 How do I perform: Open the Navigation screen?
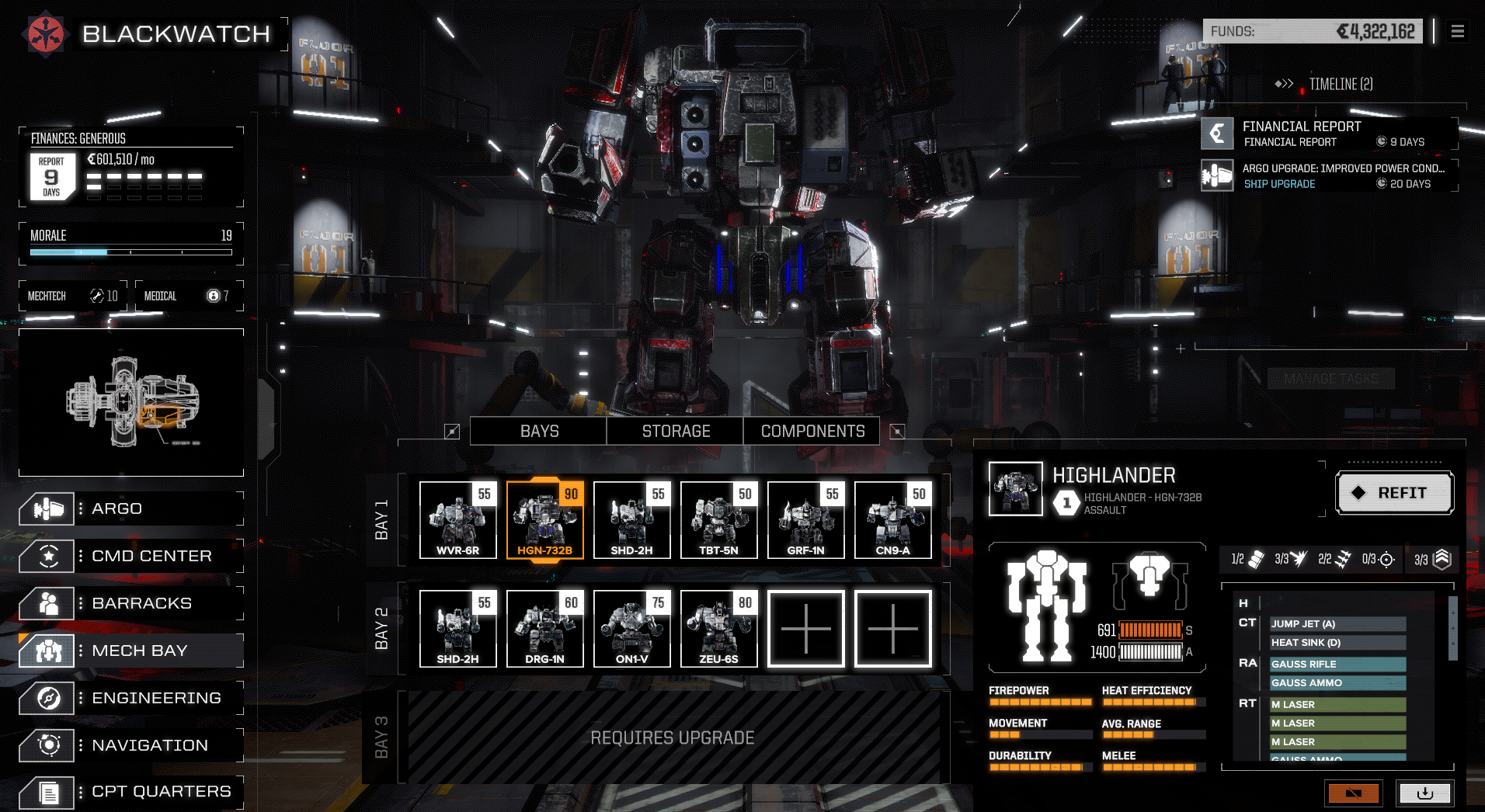(x=130, y=746)
